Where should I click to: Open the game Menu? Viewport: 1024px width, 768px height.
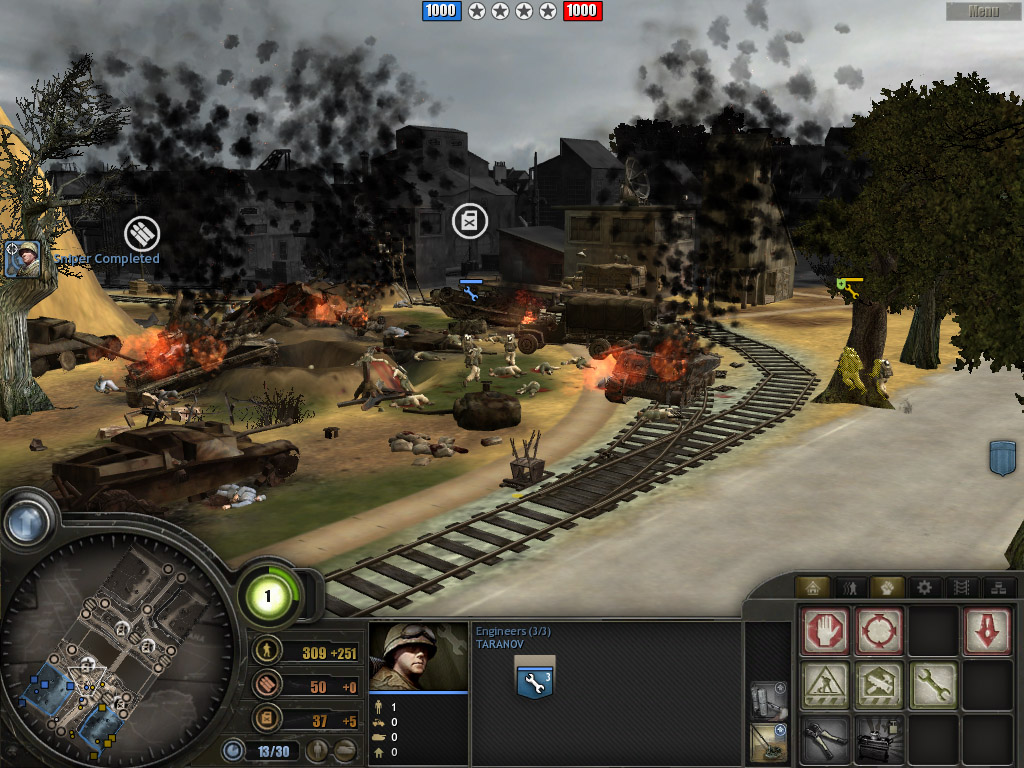pyautogui.click(x=983, y=11)
